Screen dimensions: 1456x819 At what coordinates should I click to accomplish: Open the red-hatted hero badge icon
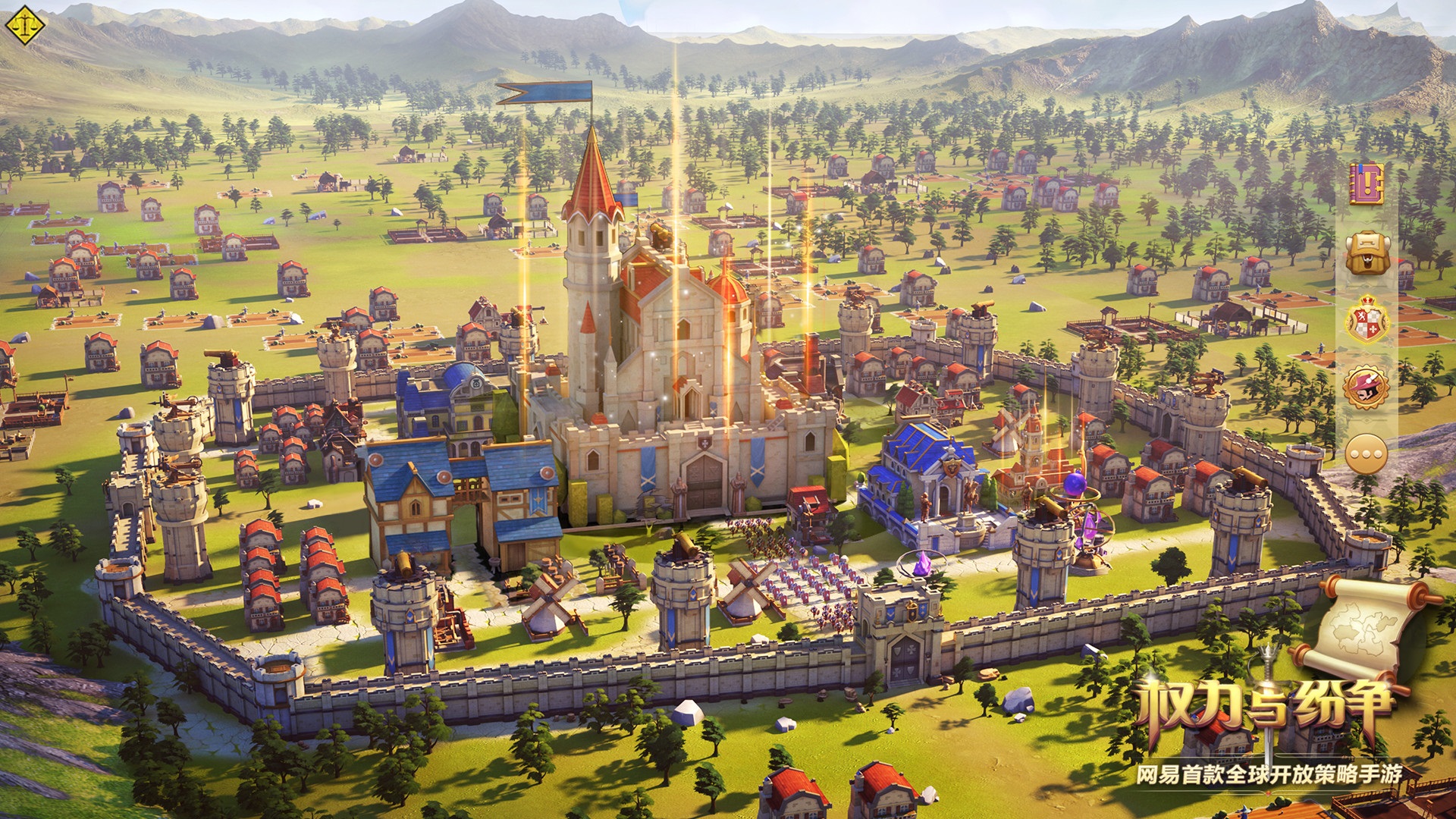click(x=1367, y=388)
